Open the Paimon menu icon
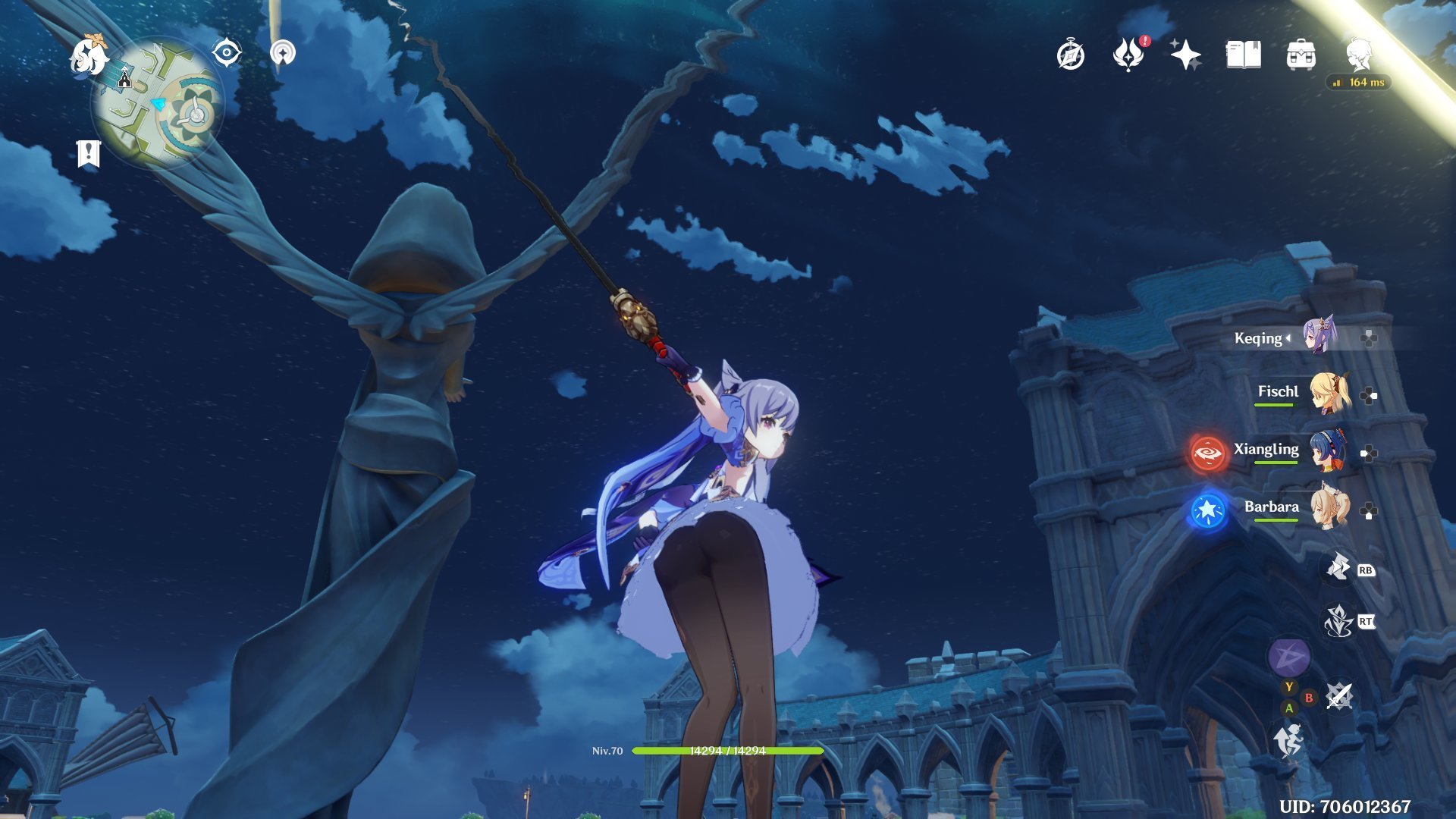This screenshot has width=1456, height=819. (x=89, y=57)
